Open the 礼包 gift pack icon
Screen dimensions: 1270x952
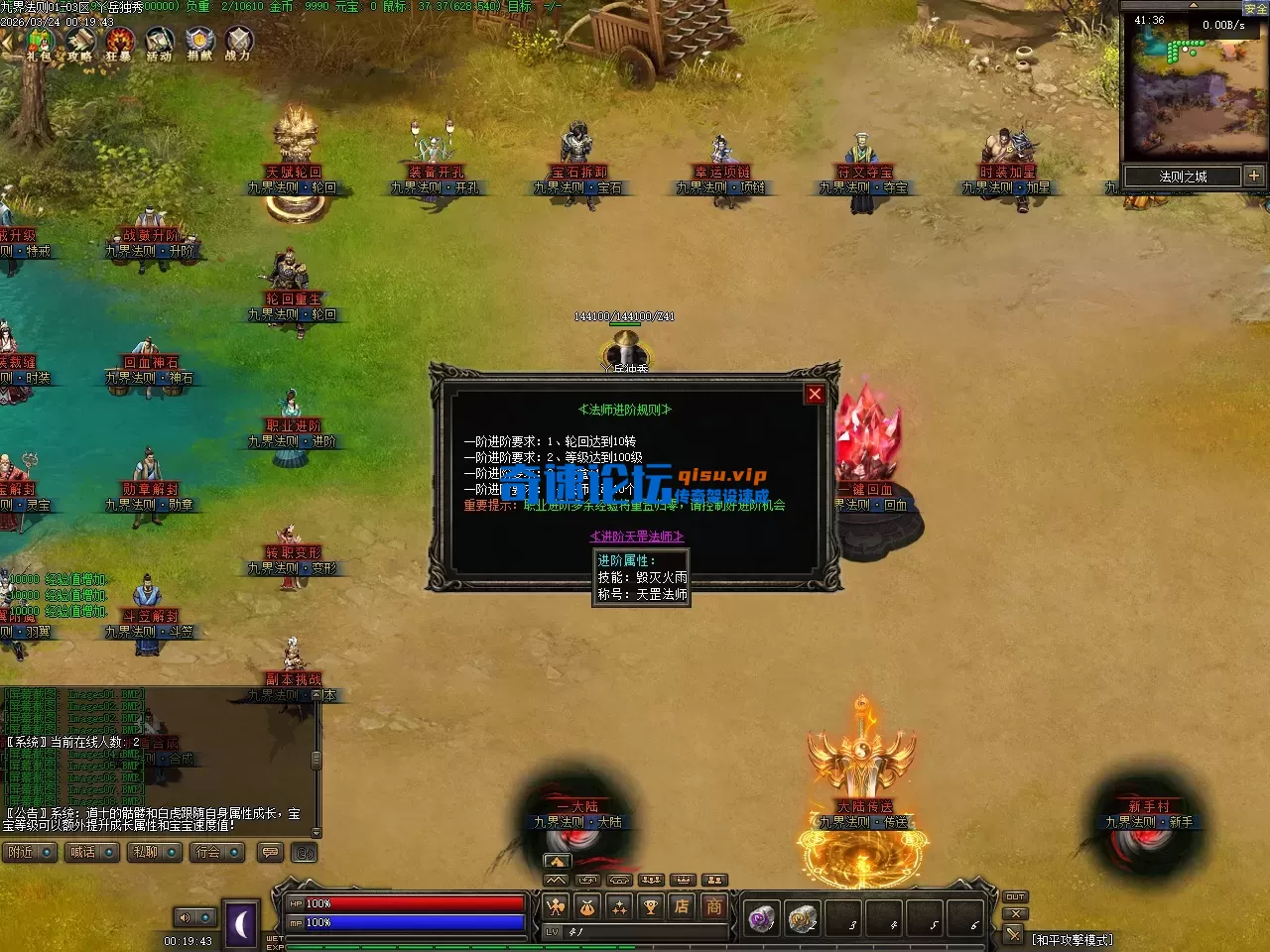click(x=40, y=44)
